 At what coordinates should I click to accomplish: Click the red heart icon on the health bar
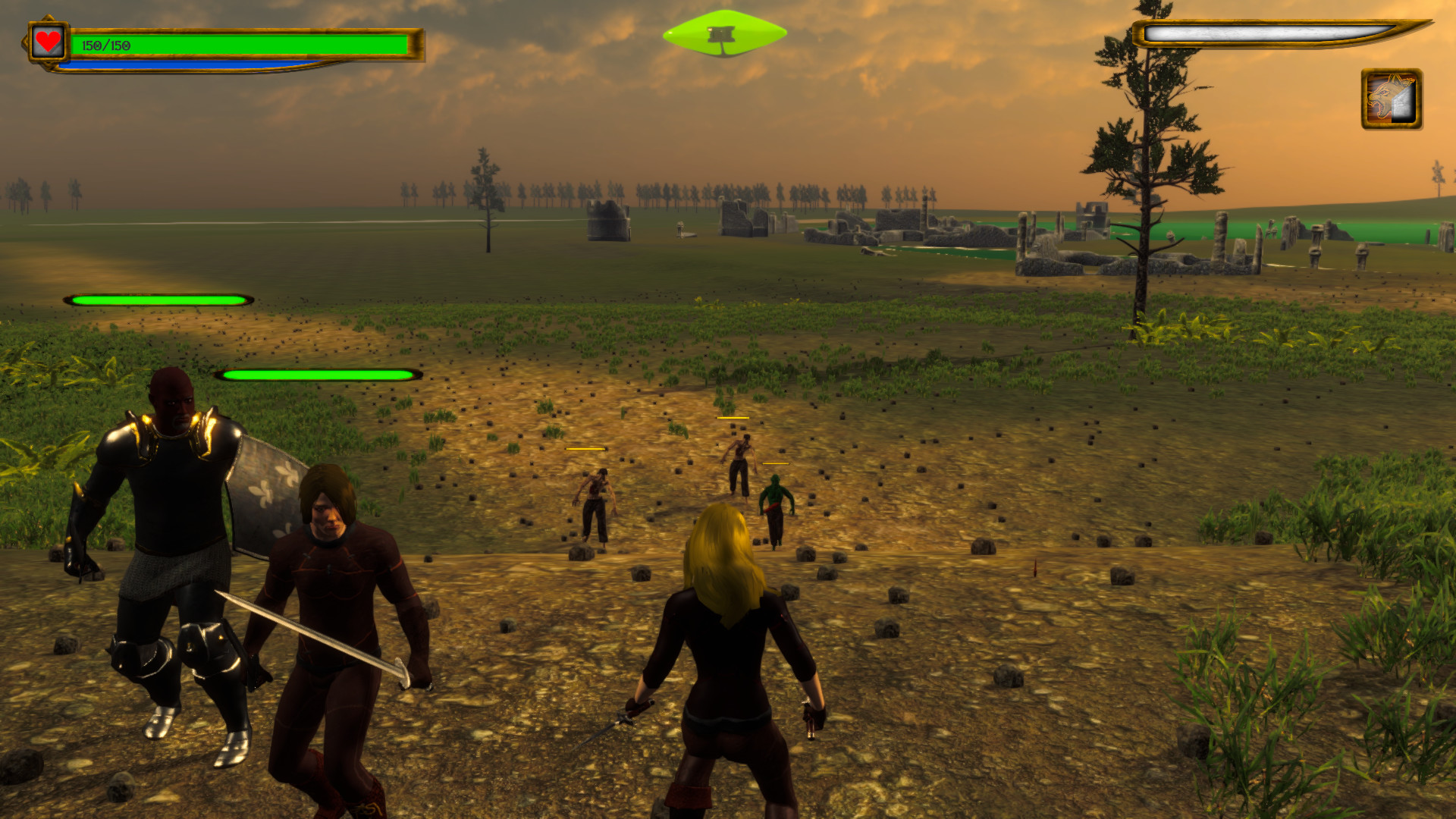click(x=47, y=41)
